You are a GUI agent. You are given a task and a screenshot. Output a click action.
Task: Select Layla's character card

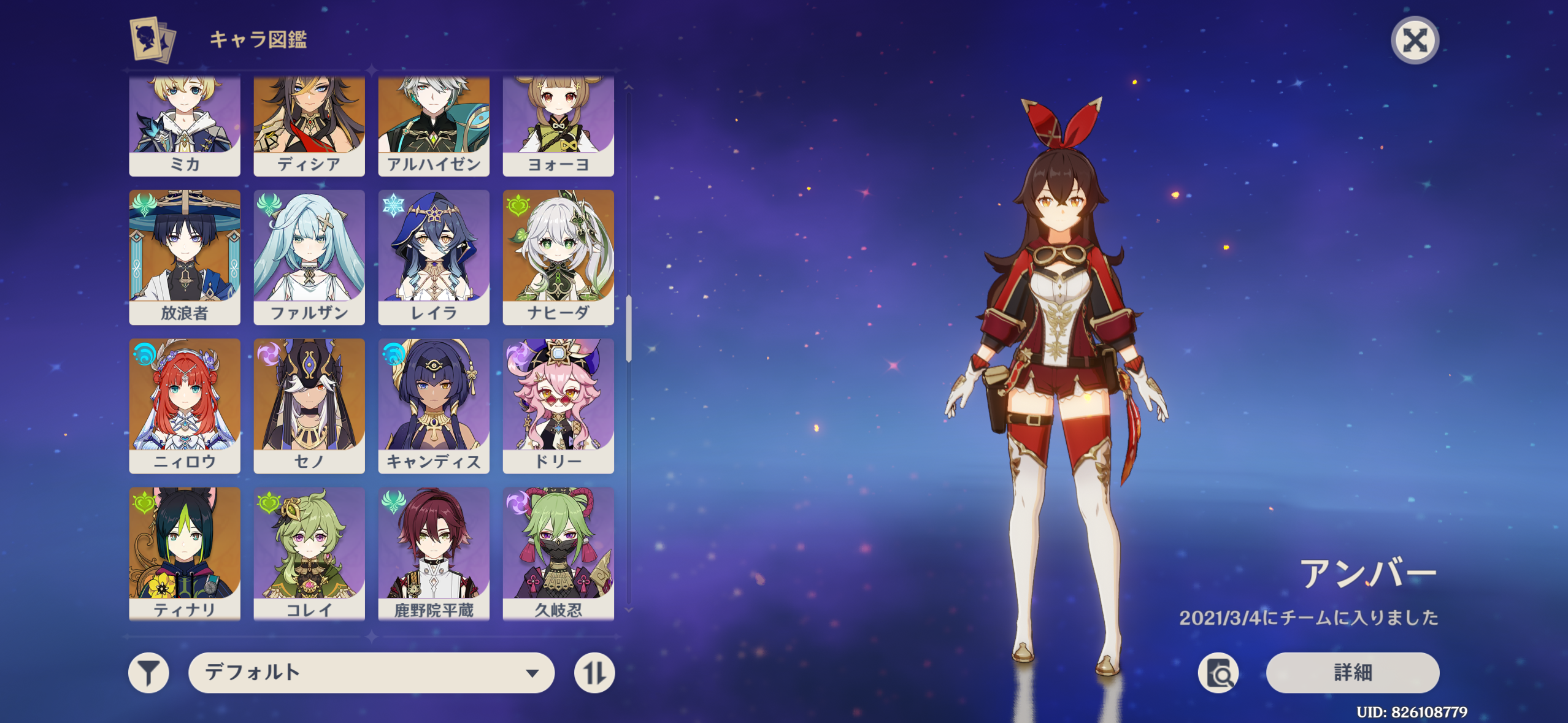[434, 257]
